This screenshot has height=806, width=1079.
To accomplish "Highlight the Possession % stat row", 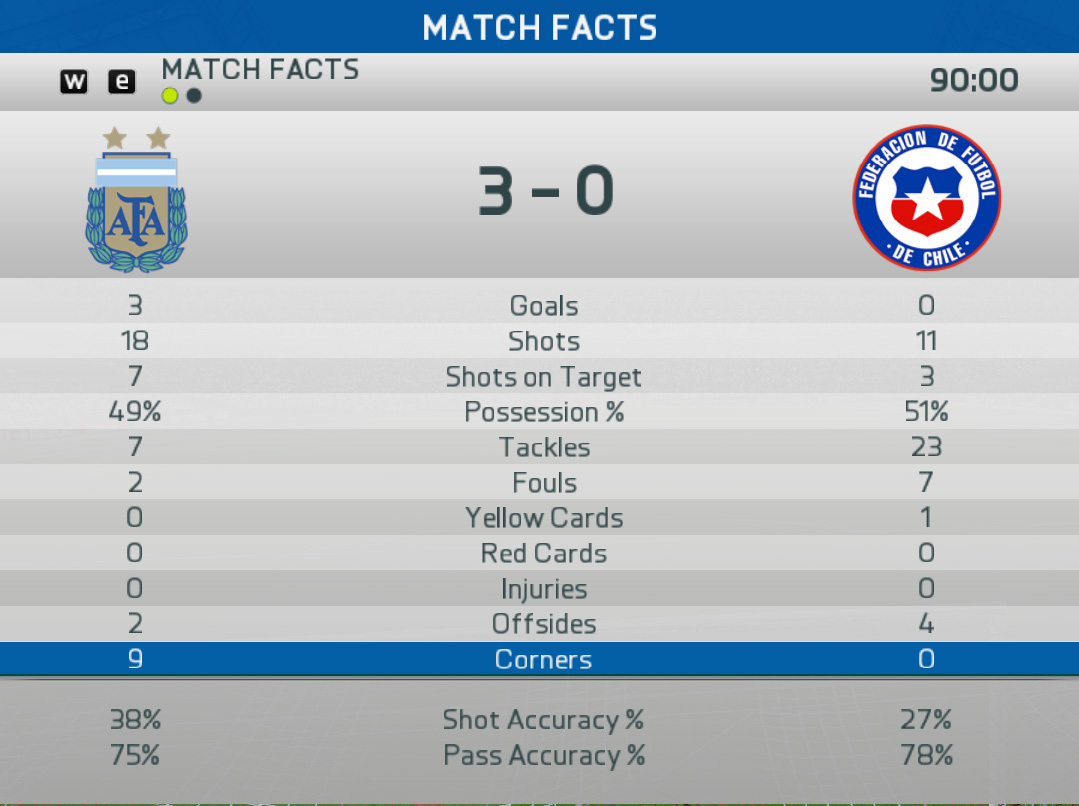I will coord(540,412).
